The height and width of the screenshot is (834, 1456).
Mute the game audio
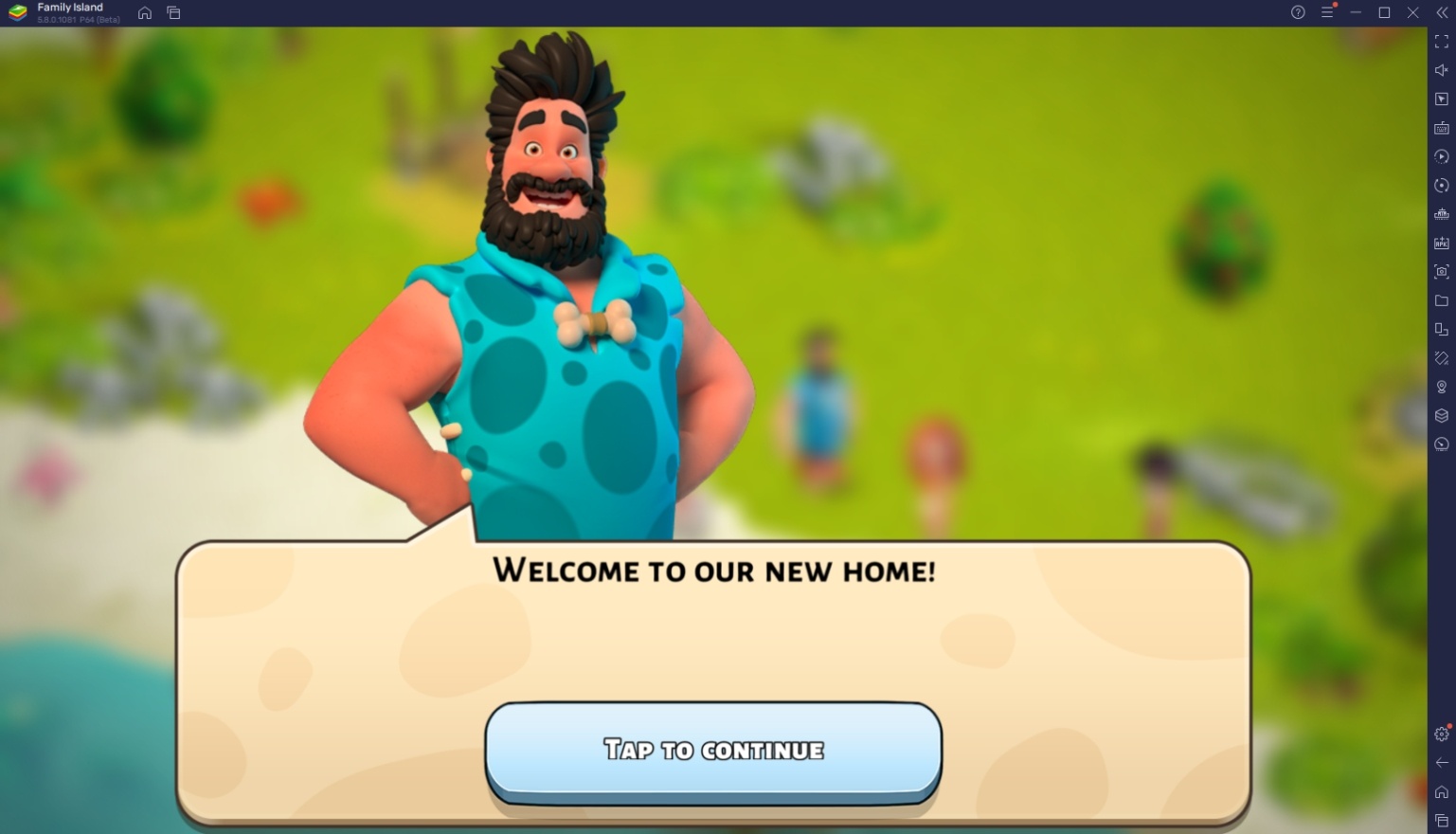pyautogui.click(x=1441, y=69)
